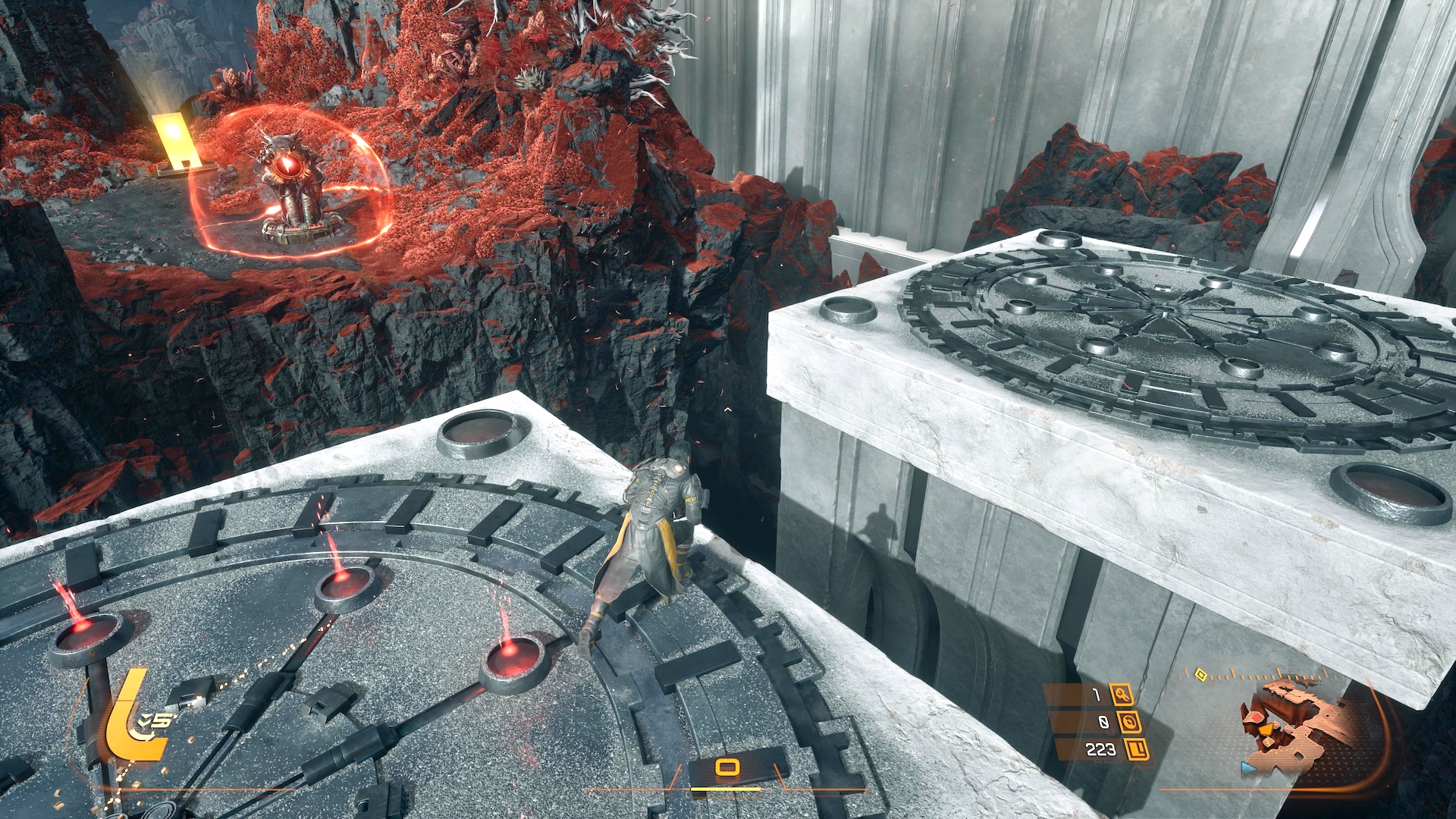Select the ether resource icon

coord(1130,722)
